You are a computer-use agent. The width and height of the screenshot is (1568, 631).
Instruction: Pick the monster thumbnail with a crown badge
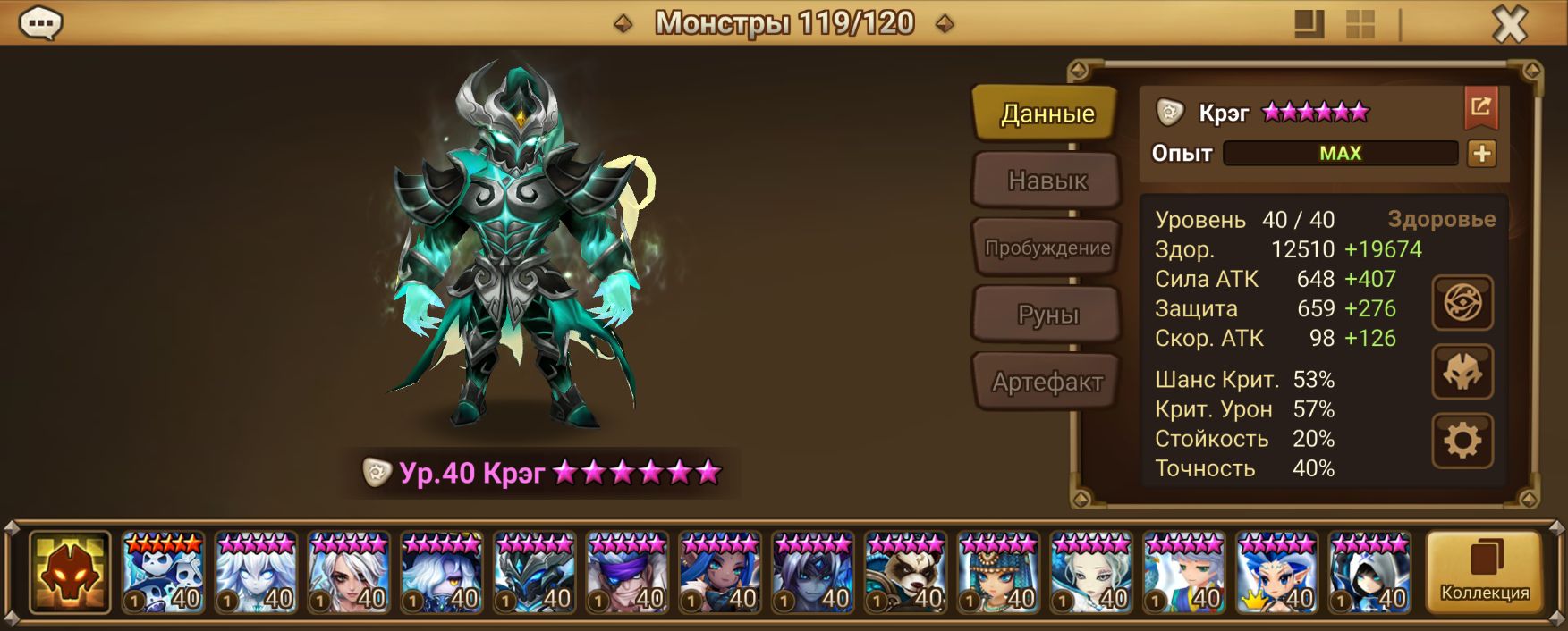(1277, 573)
